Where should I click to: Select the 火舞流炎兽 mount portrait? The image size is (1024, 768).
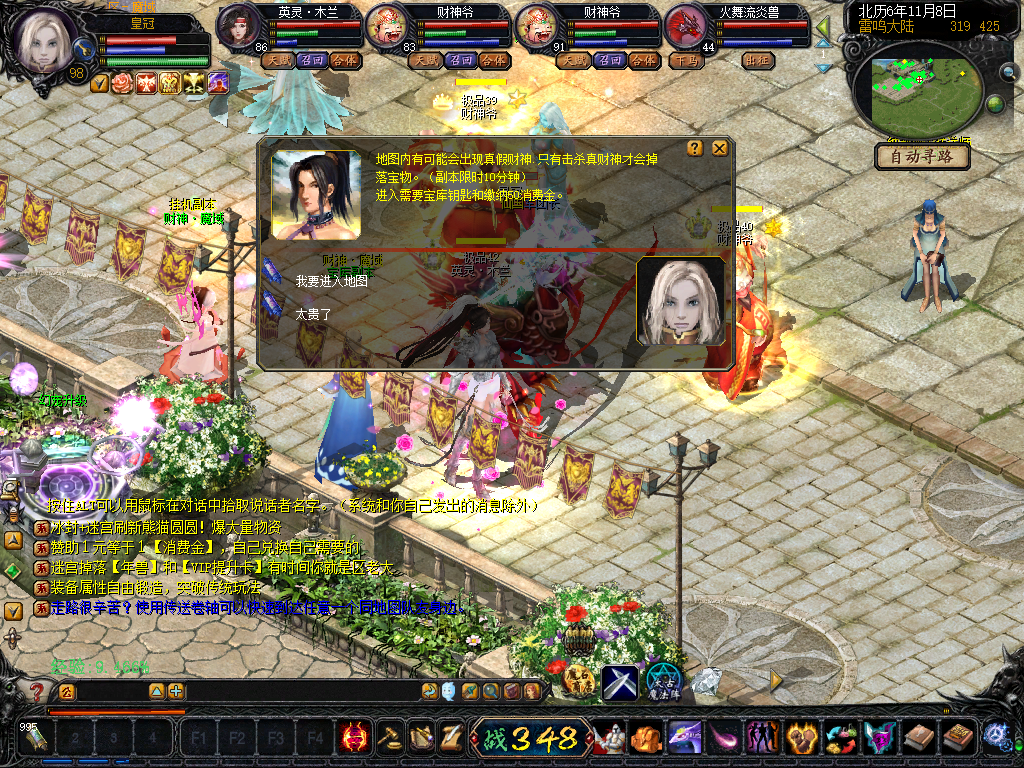click(x=686, y=26)
